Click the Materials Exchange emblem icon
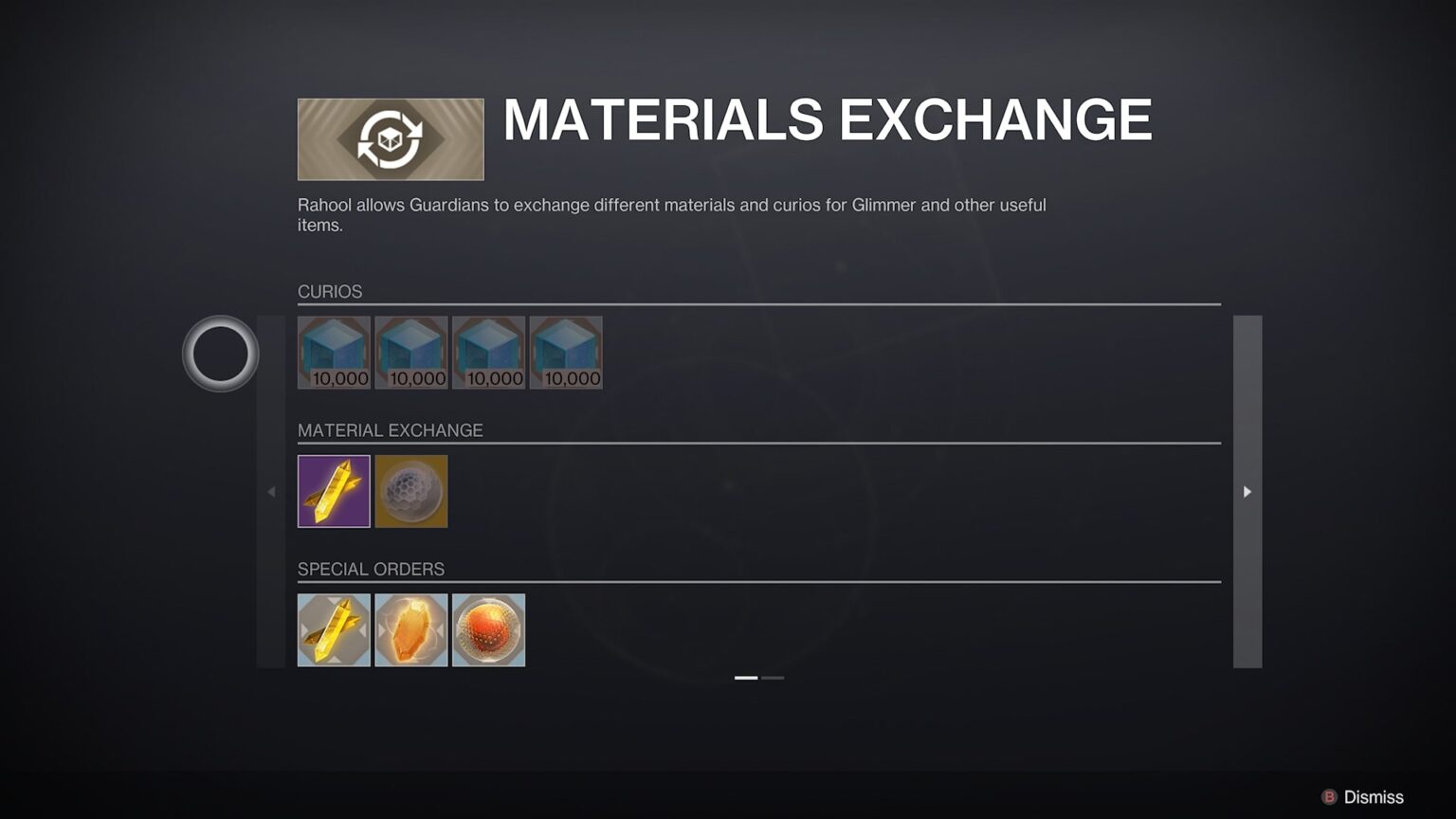 [x=390, y=138]
